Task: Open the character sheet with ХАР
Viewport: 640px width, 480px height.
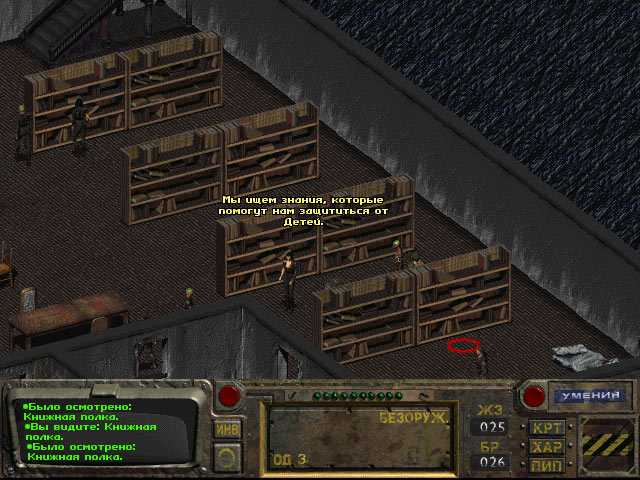Action: pyautogui.click(x=547, y=447)
